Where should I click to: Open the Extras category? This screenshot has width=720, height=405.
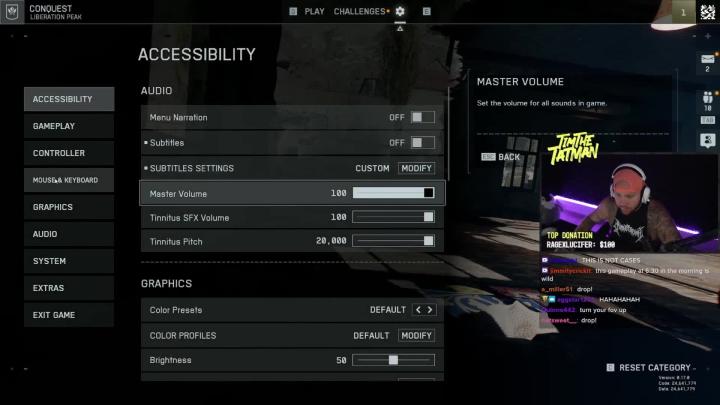tap(69, 288)
